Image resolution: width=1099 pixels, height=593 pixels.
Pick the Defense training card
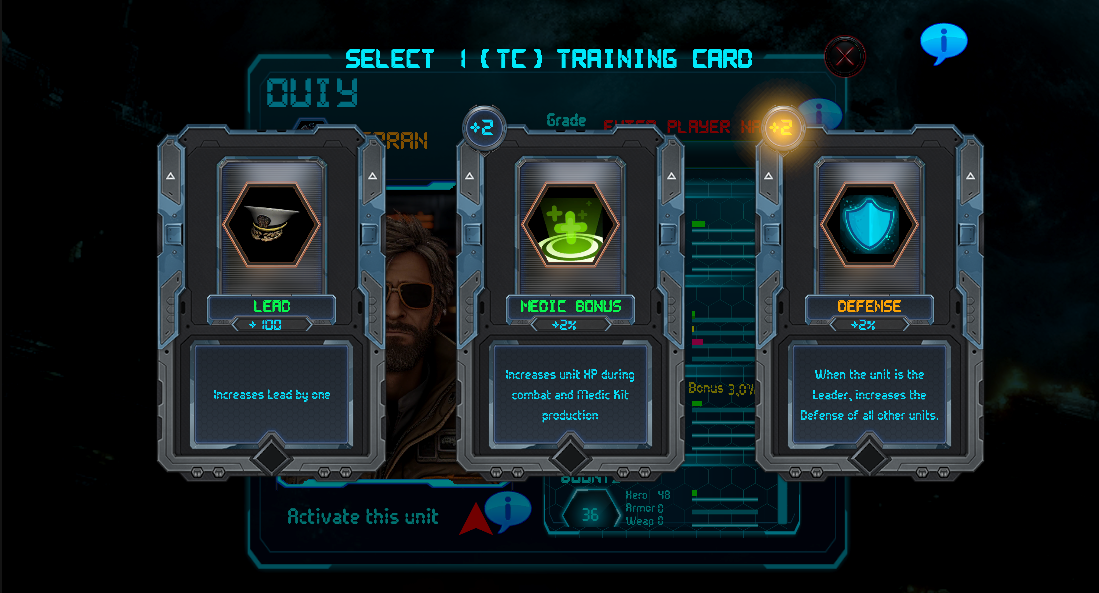pyautogui.click(x=869, y=300)
